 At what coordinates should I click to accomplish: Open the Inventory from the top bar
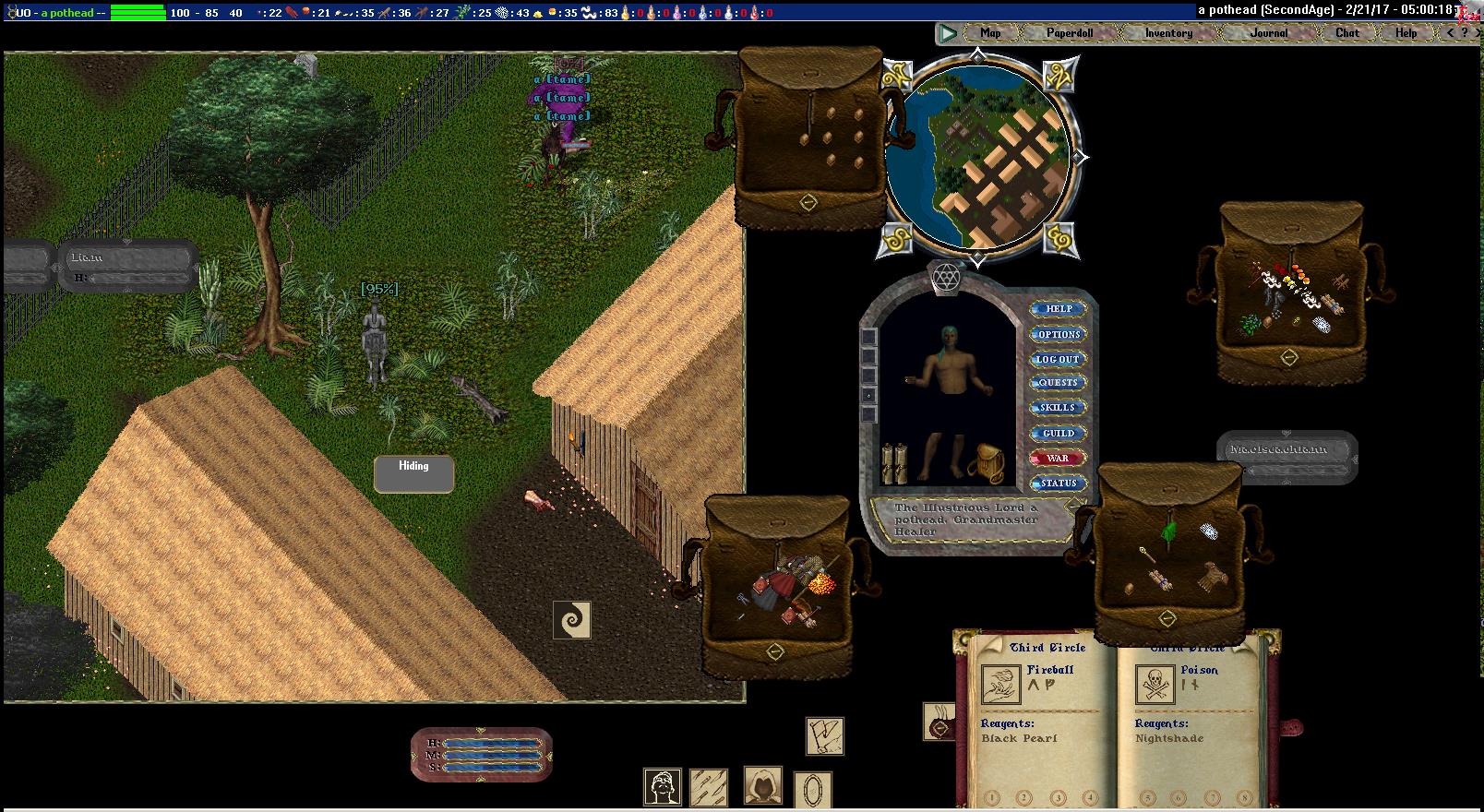1168,33
